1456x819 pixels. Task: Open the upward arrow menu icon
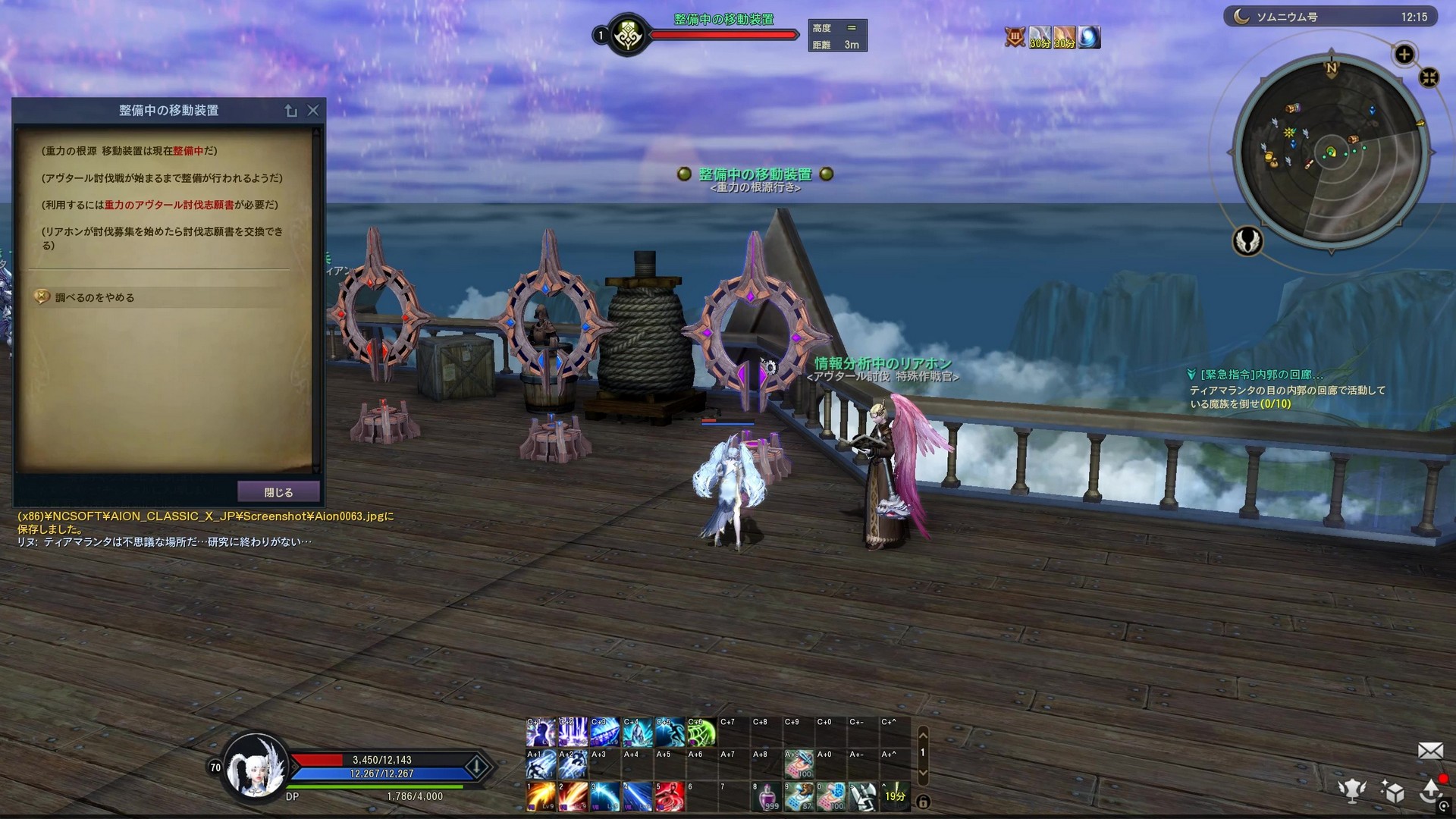(1431, 790)
